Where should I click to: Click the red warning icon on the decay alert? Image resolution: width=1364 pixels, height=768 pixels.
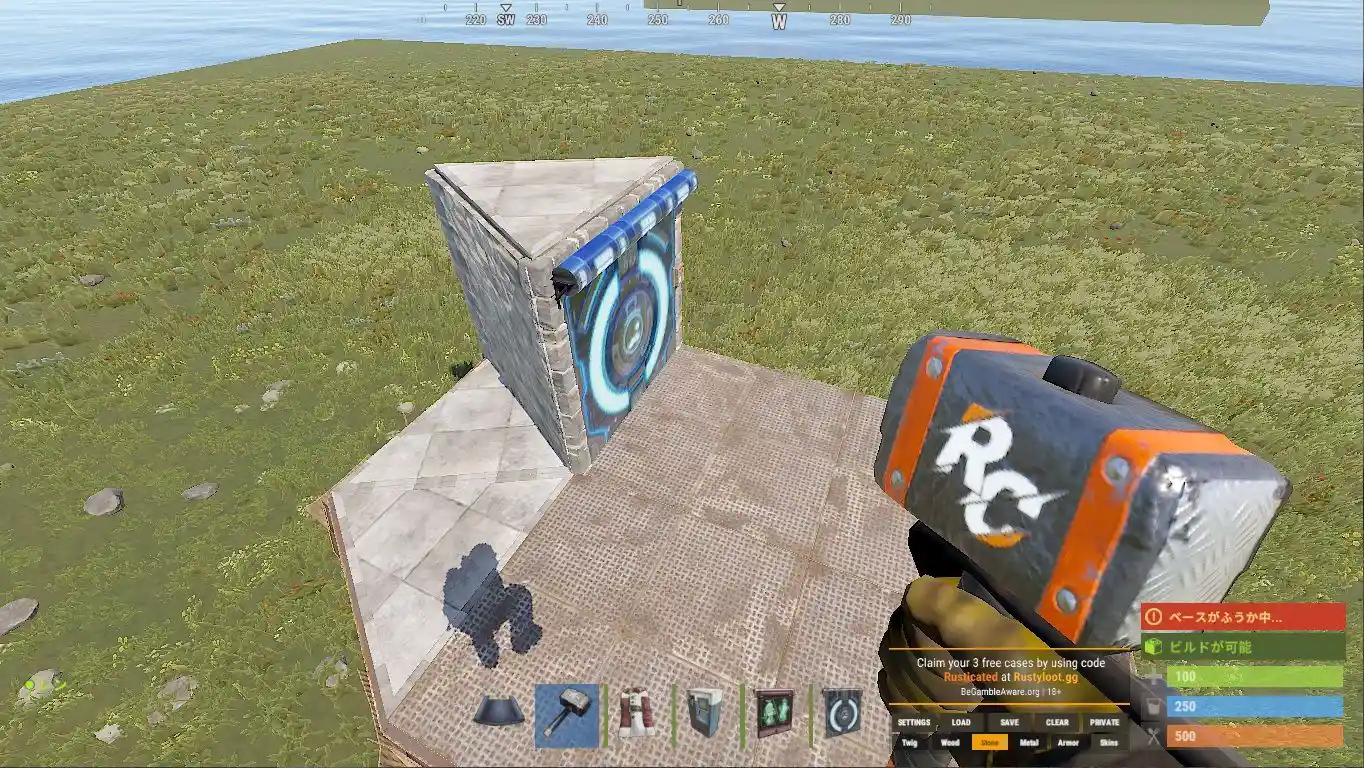click(x=1152, y=617)
